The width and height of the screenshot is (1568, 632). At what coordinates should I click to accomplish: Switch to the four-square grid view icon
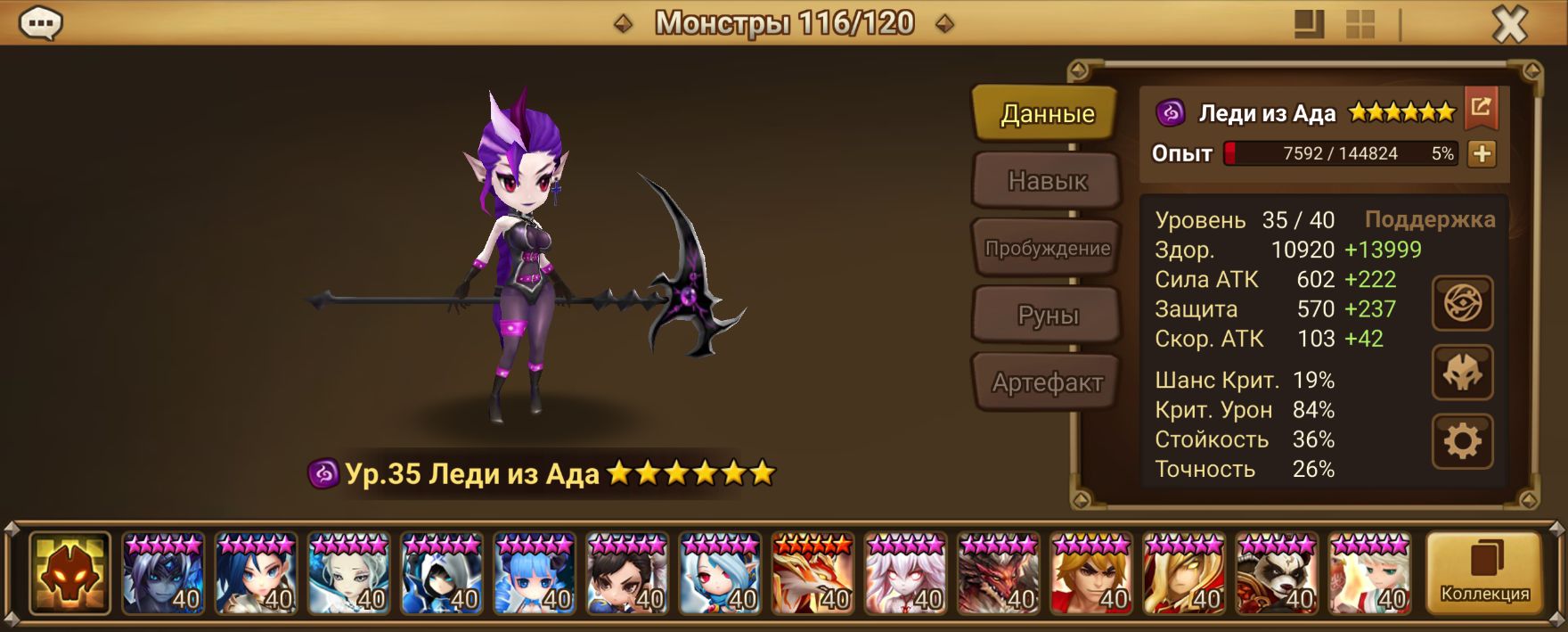click(x=1360, y=24)
